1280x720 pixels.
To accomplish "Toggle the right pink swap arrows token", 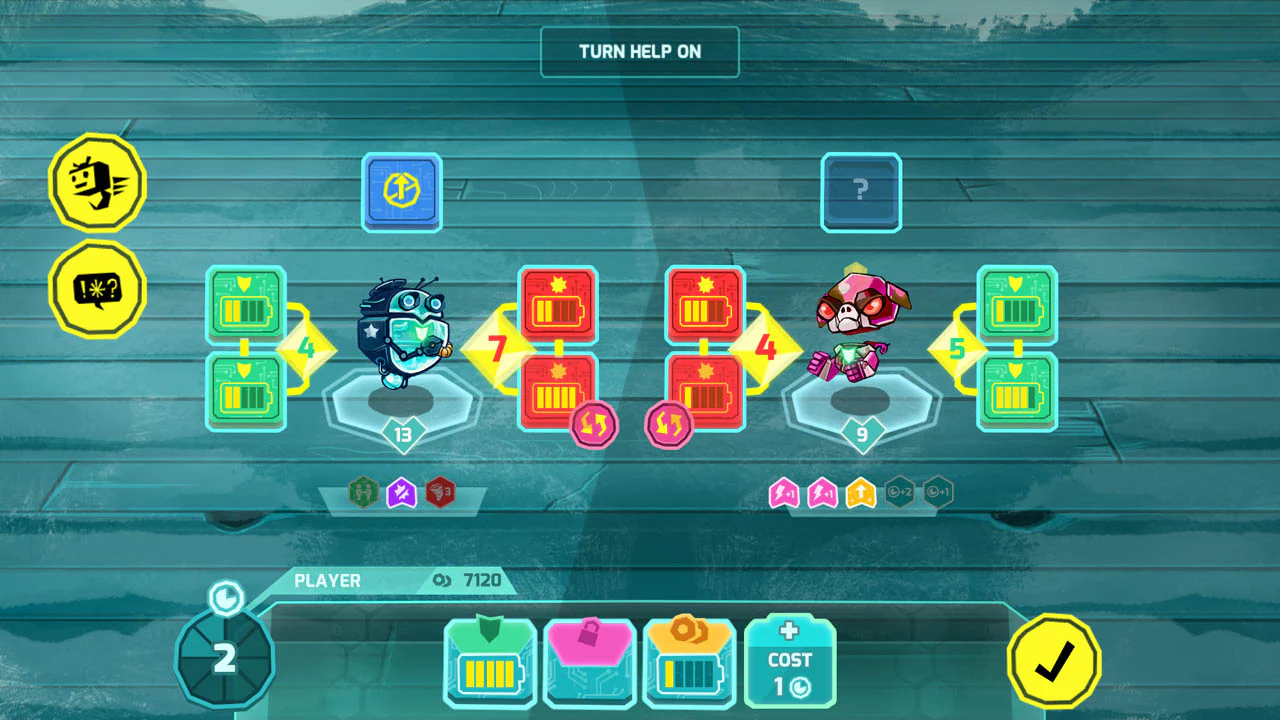I will [x=670, y=424].
